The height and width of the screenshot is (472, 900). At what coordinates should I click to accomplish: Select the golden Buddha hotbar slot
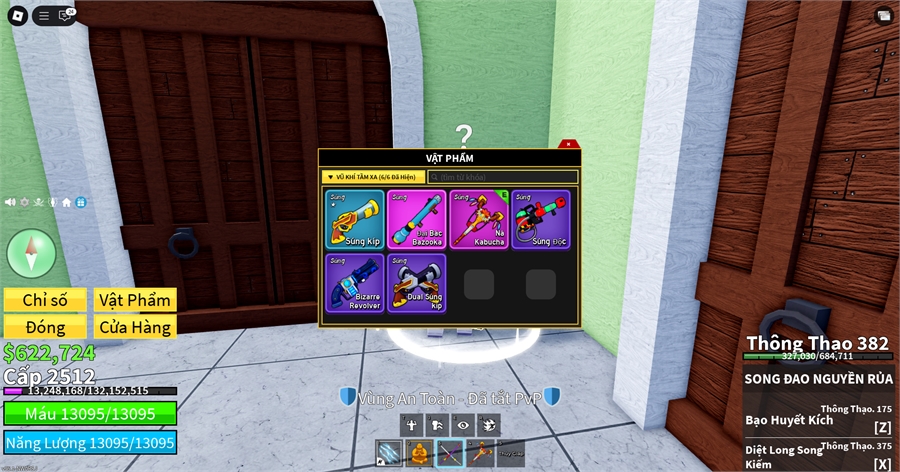point(420,453)
